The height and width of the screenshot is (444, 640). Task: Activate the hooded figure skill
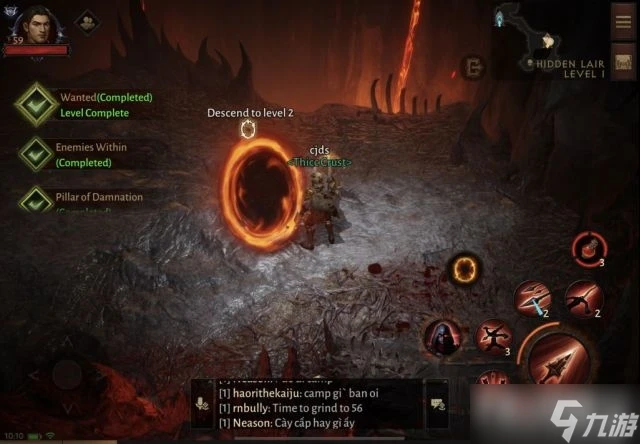pyautogui.click(x=441, y=338)
